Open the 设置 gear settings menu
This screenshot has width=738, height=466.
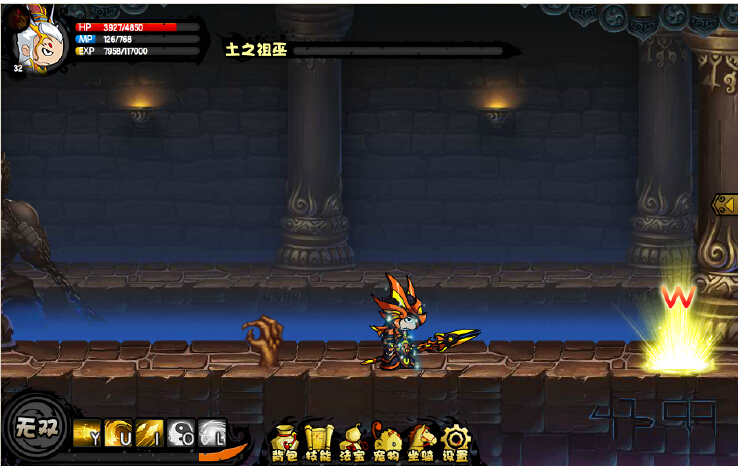(x=456, y=441)
